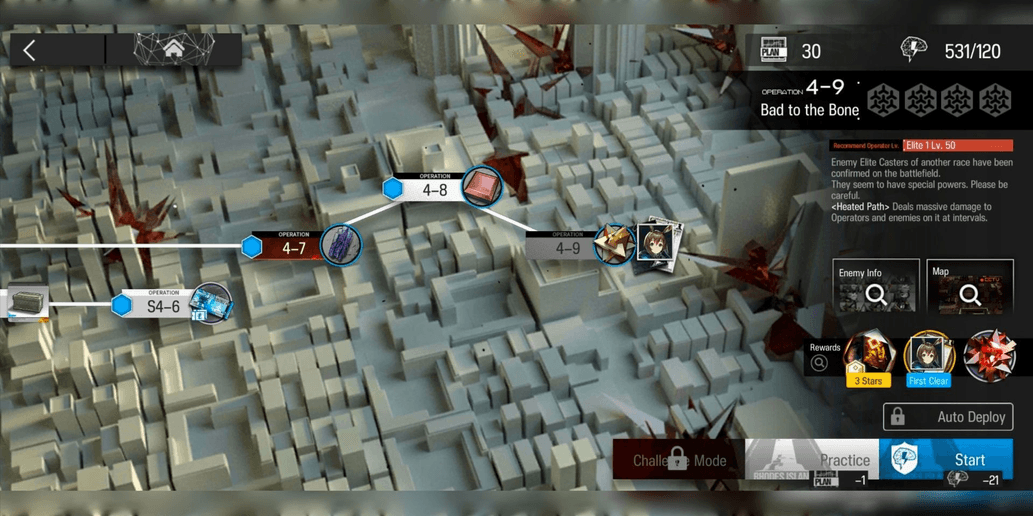The height and width of the screenshot is (516, 1033).
Task: Select operation 4-7 stage node
Action: tap(294, 247)
